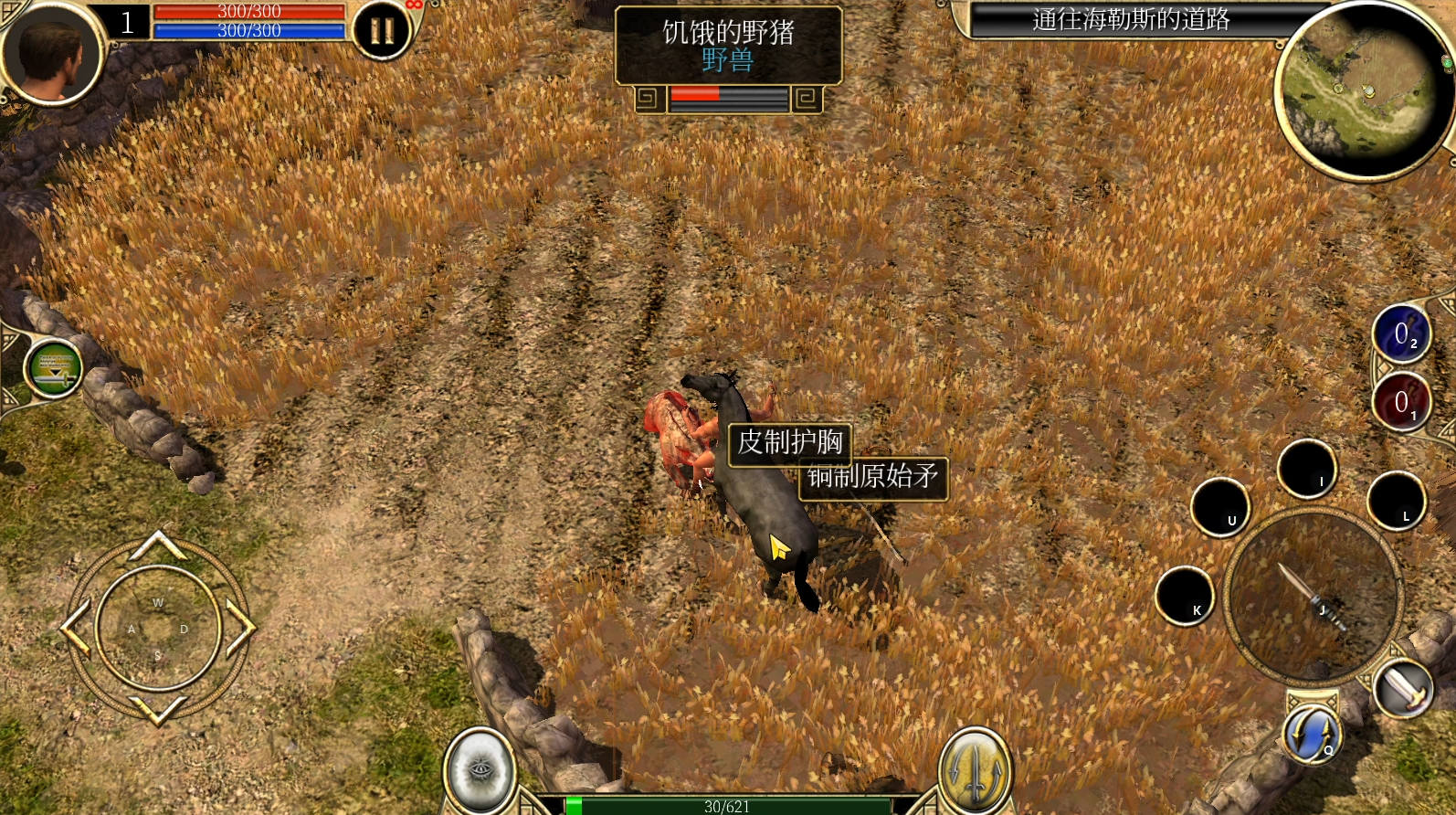Tap the right arrow on the movement pad
The height and width of the screenshot is (815, 1456).
tap(239, 628)
